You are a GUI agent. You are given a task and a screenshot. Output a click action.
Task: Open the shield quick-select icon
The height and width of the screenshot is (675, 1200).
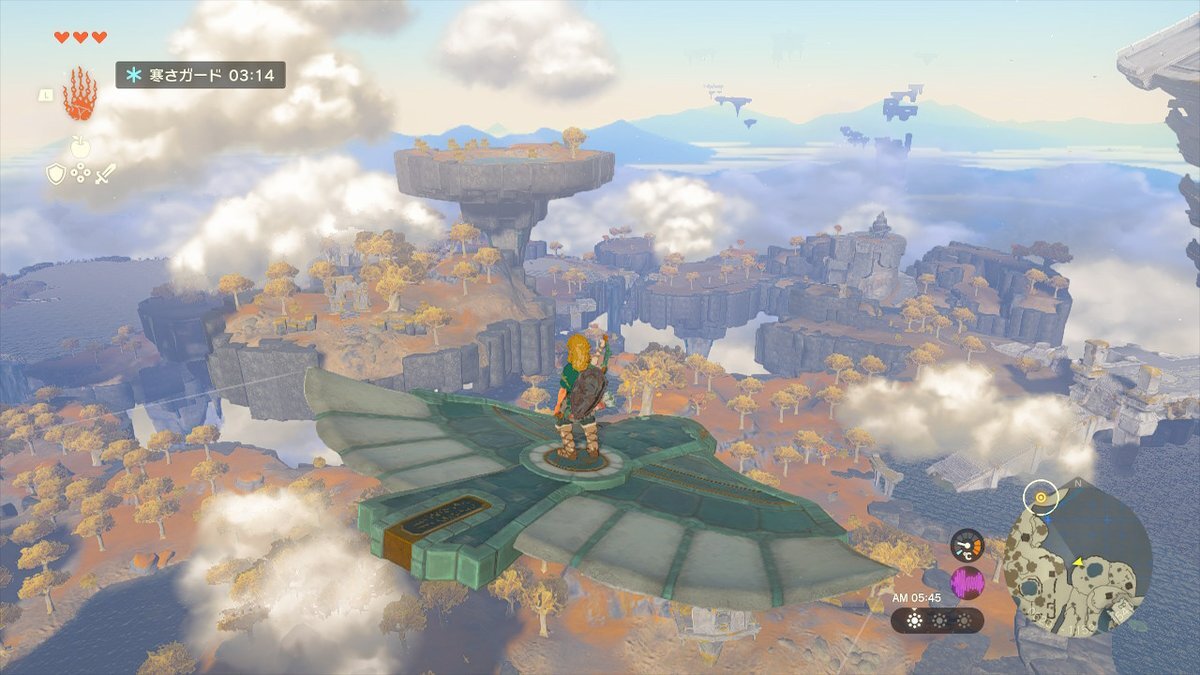tap(56, 173)
